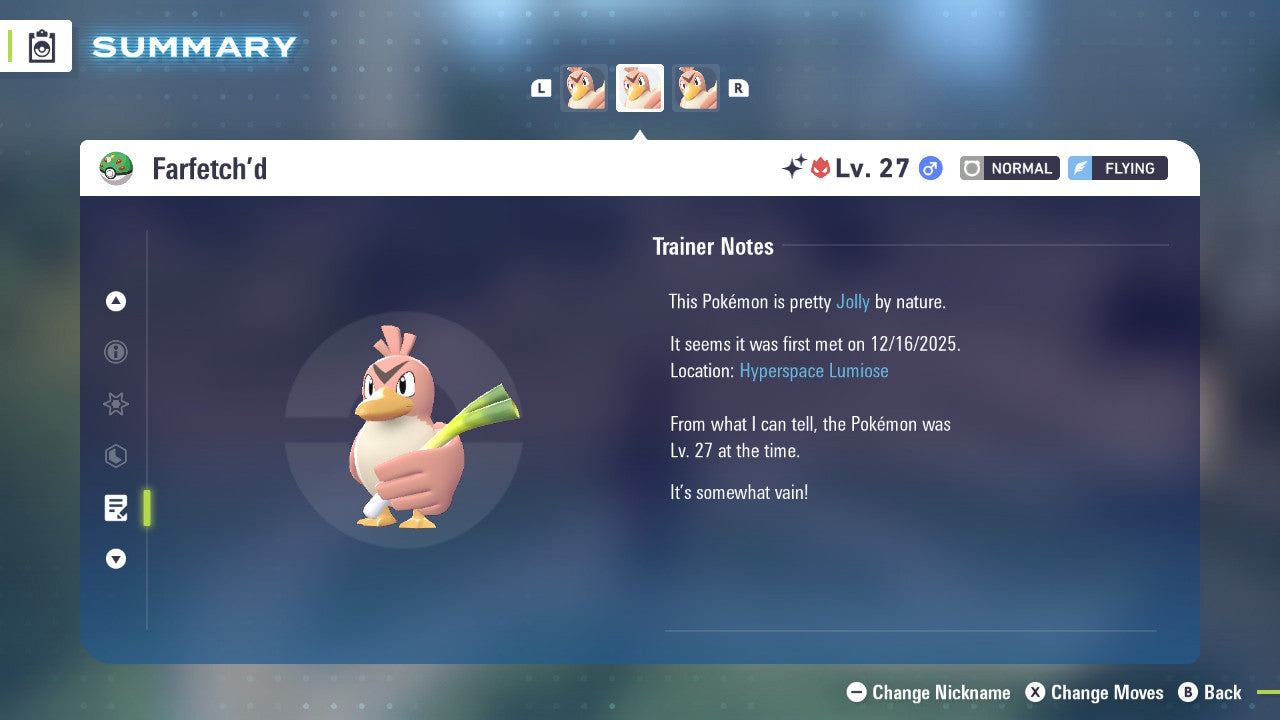Image resolution: width=1280 pixels, height=720 pixels.
Task: Expand the next page with the down arrow
Action: (x=115, y=559)
